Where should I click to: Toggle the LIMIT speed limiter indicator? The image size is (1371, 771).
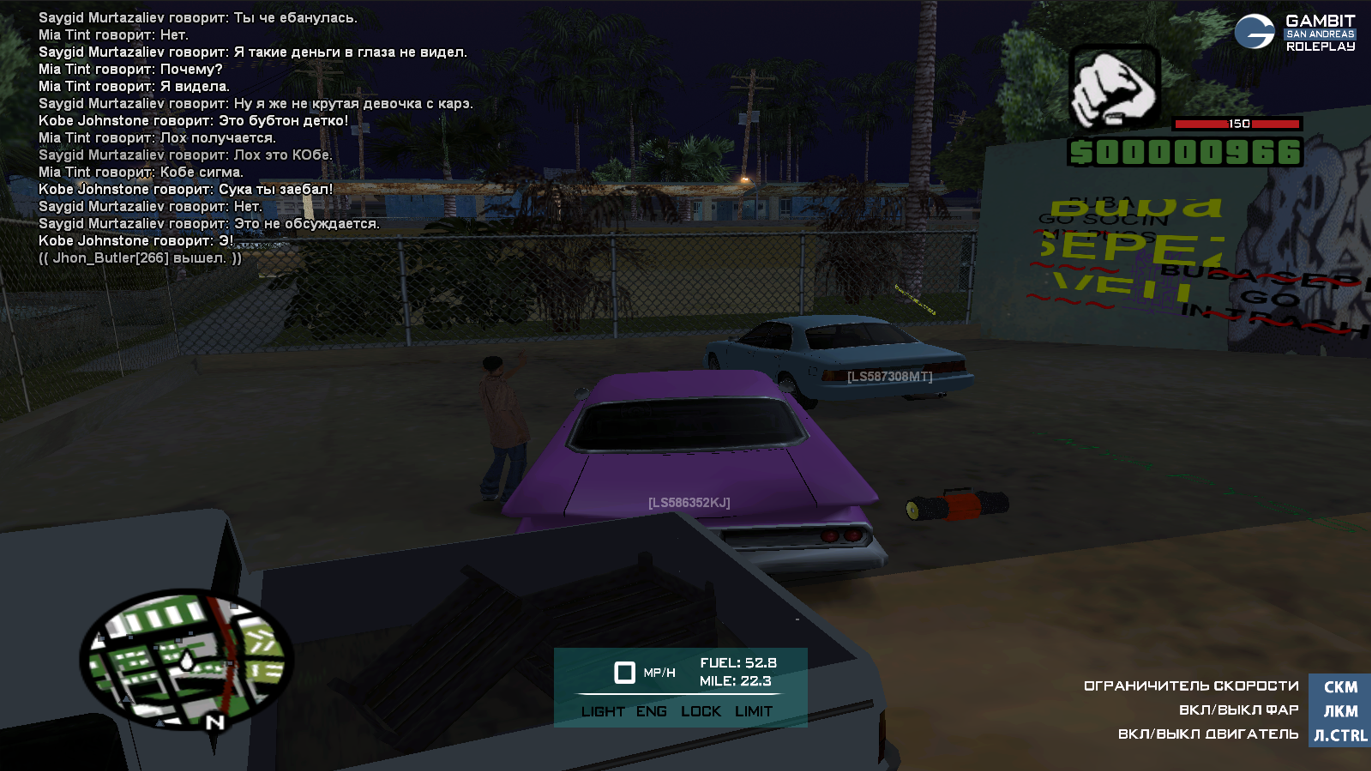click(753, 711)
